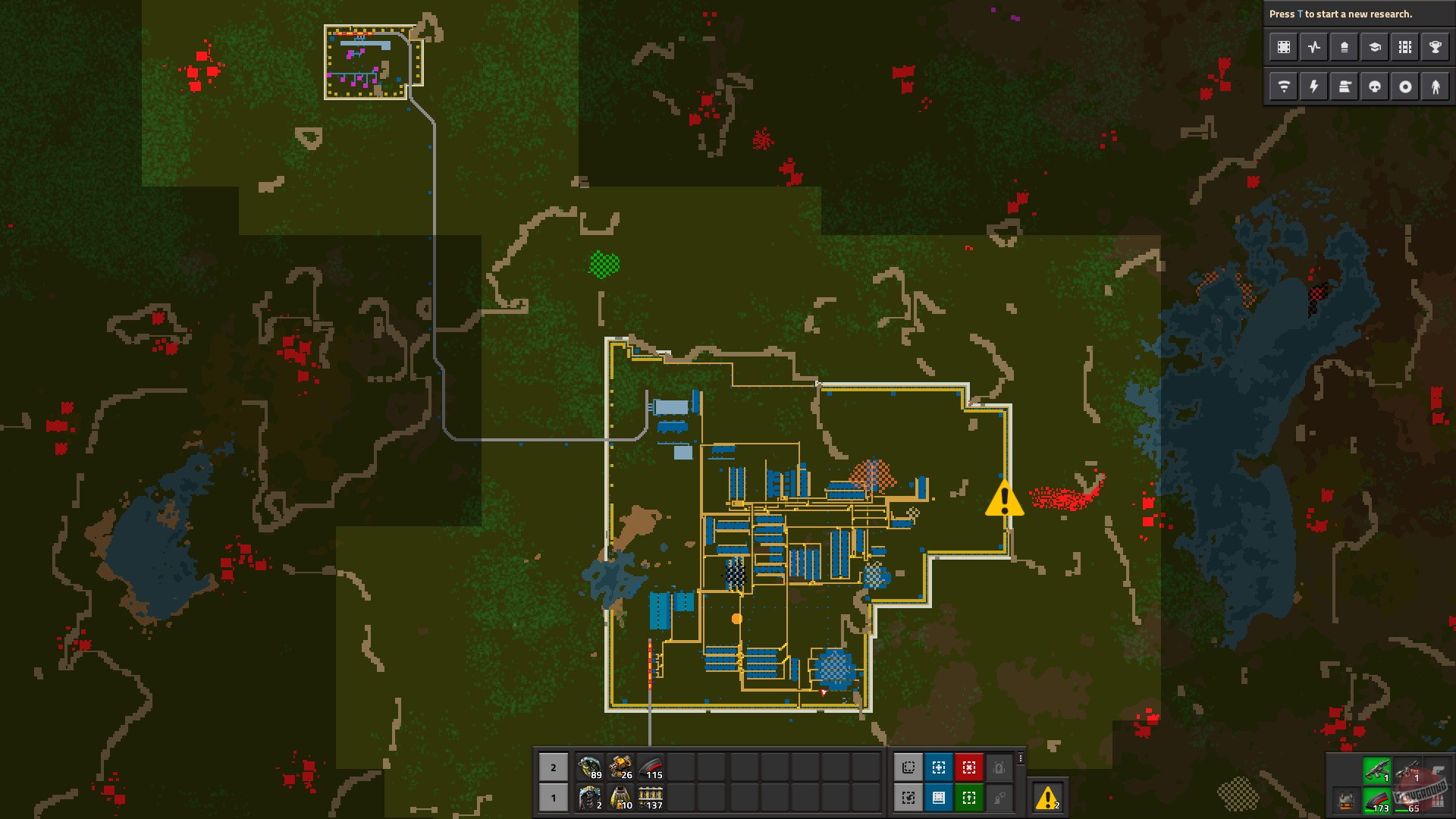Open the quickbar row 2 selector
Screen dimensions: 1456x819
[x=553, y=767]
